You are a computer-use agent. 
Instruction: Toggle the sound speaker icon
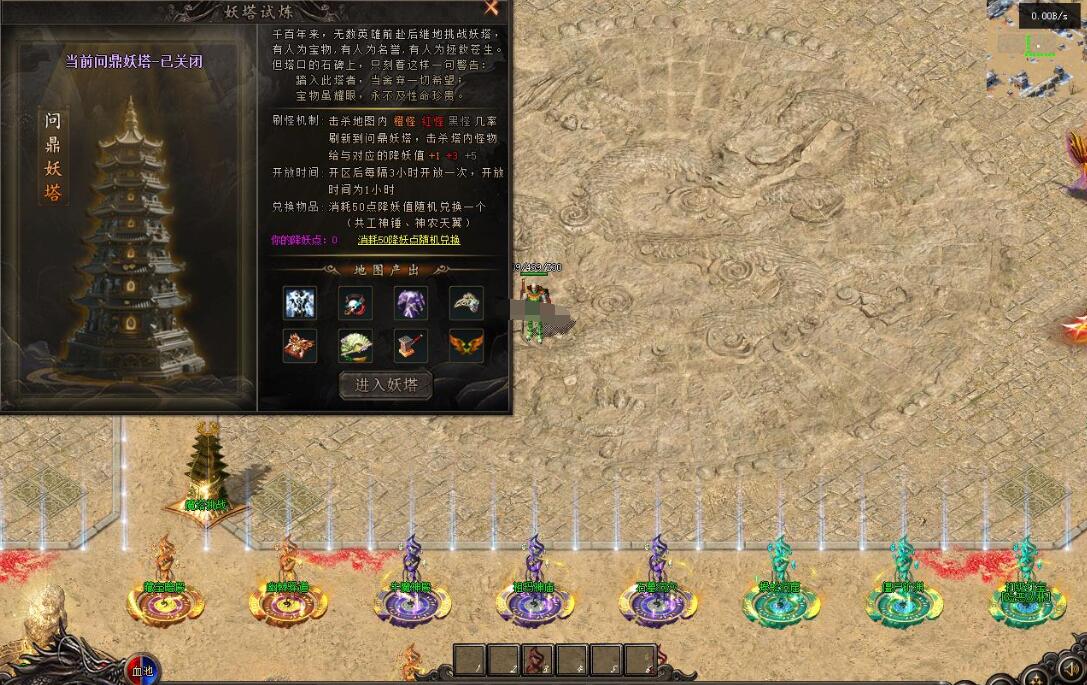point(1070,668)
